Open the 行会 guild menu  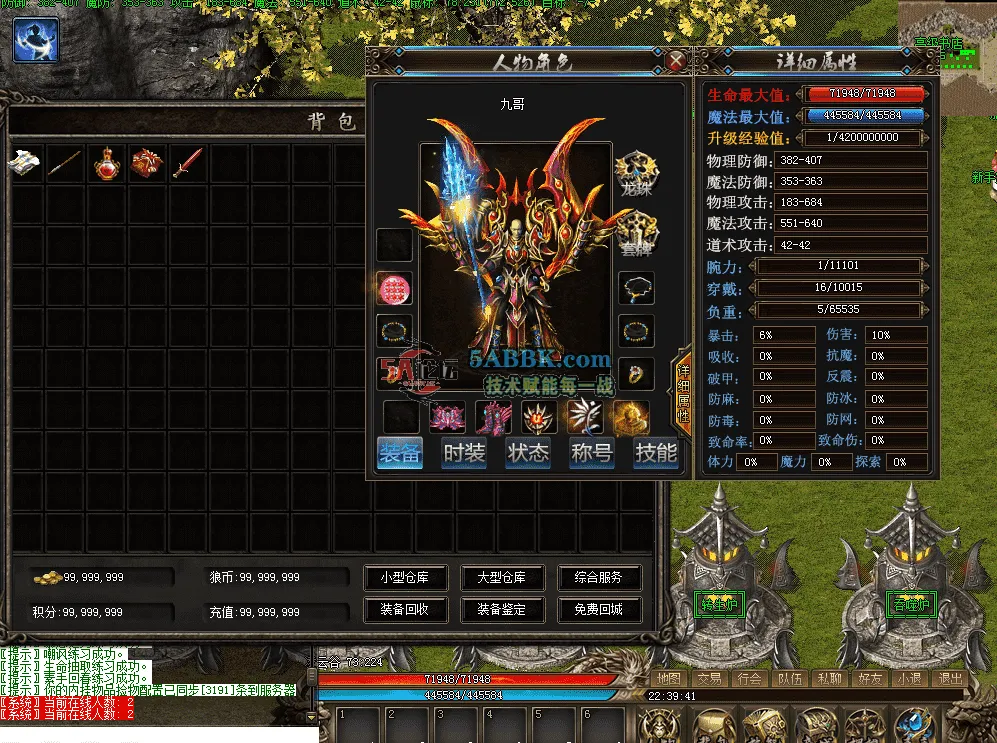pos(750,678)
